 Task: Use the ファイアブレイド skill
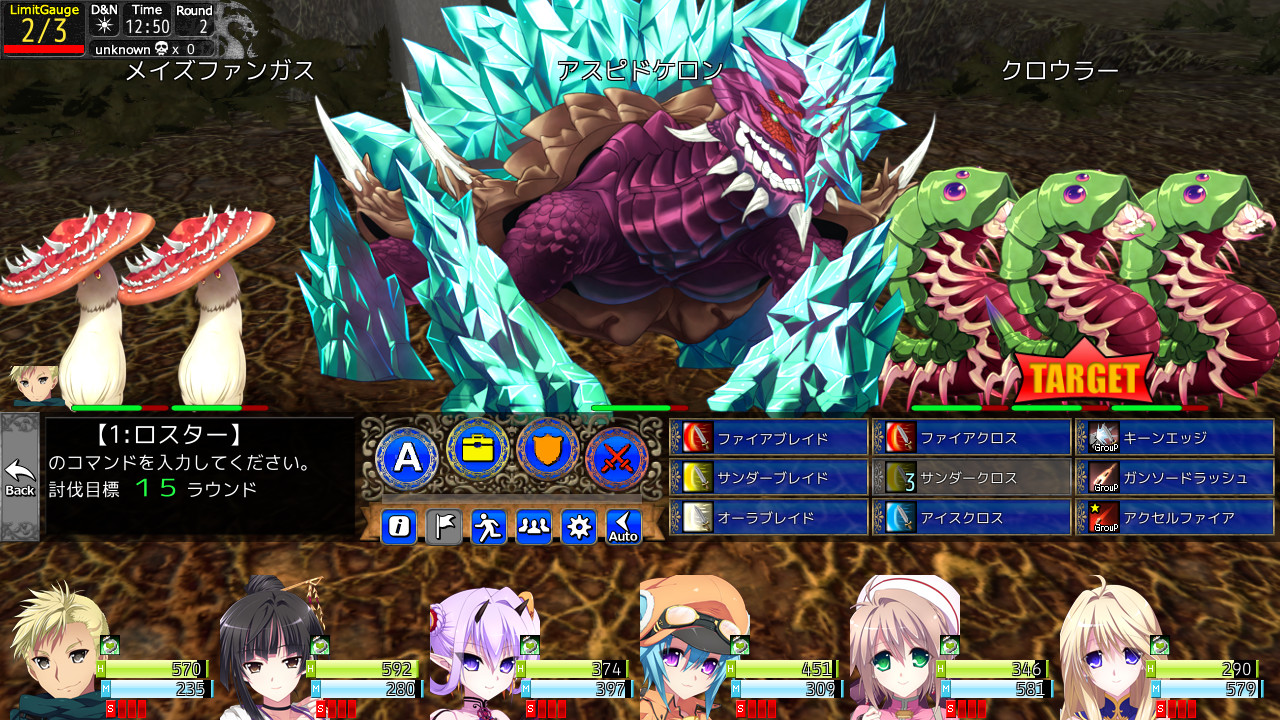tap(770, 436)
